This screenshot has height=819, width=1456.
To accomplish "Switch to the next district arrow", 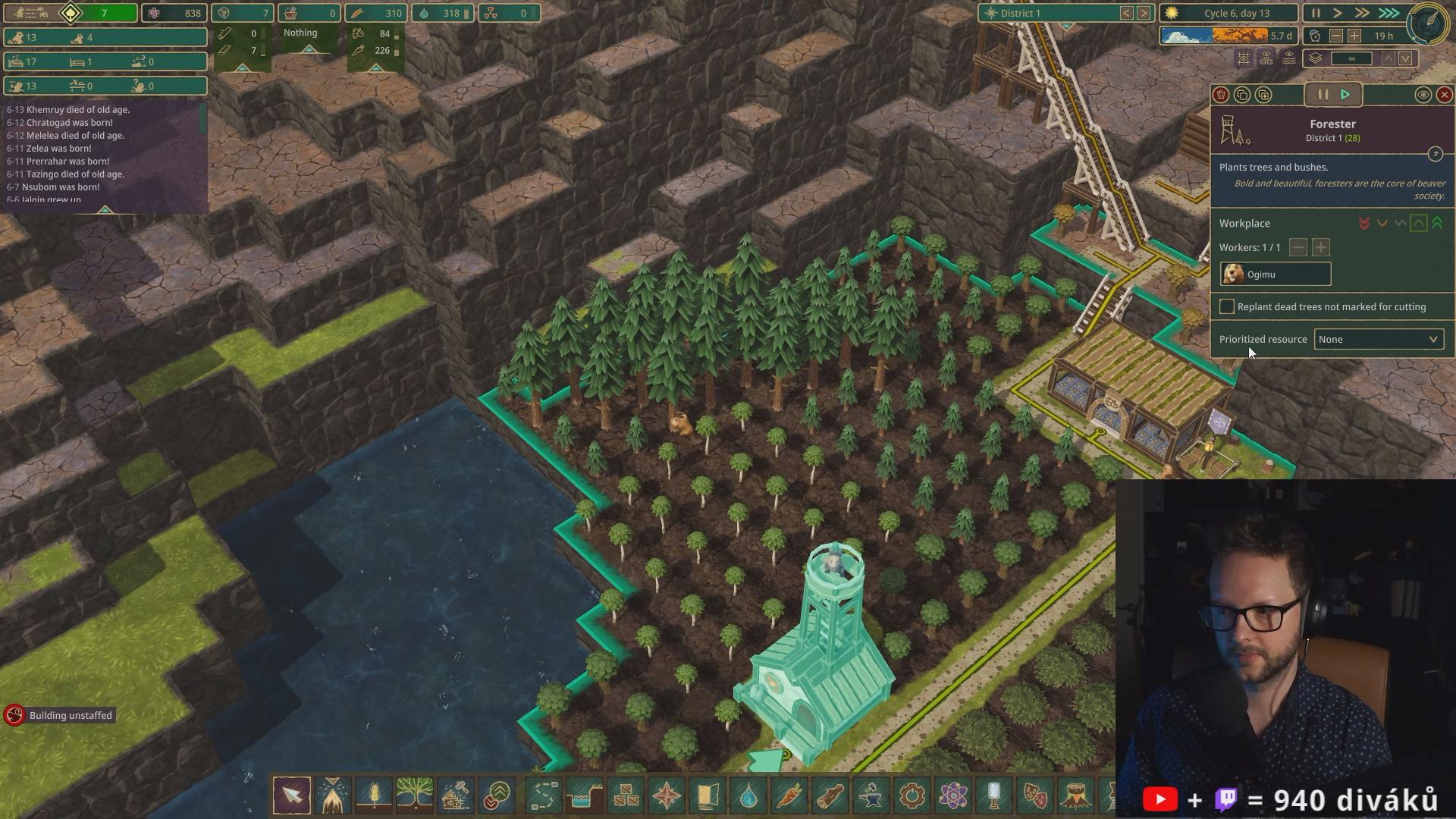I will point(1144,14).
